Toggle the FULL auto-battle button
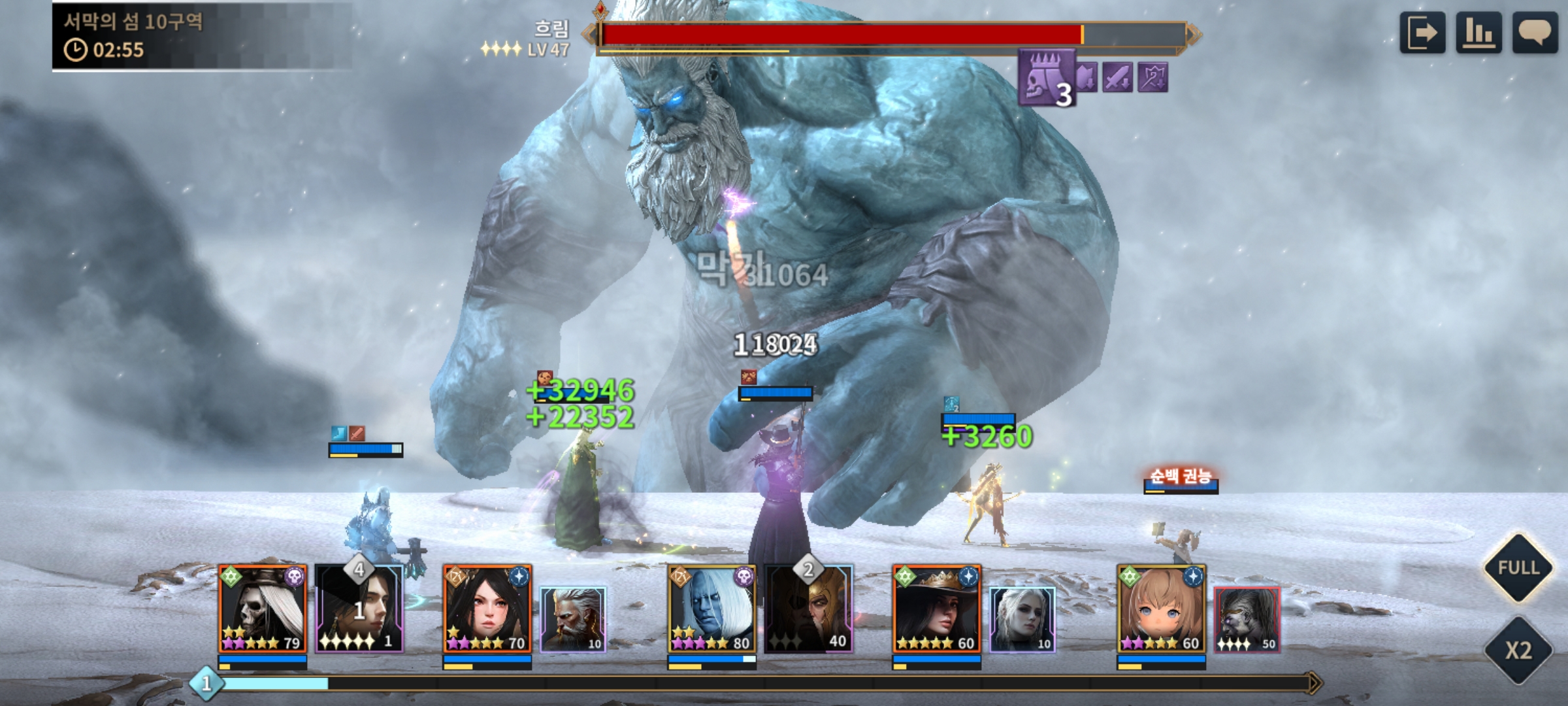Viewport: 1568px width, 706px height. [x=1518, y=567]
